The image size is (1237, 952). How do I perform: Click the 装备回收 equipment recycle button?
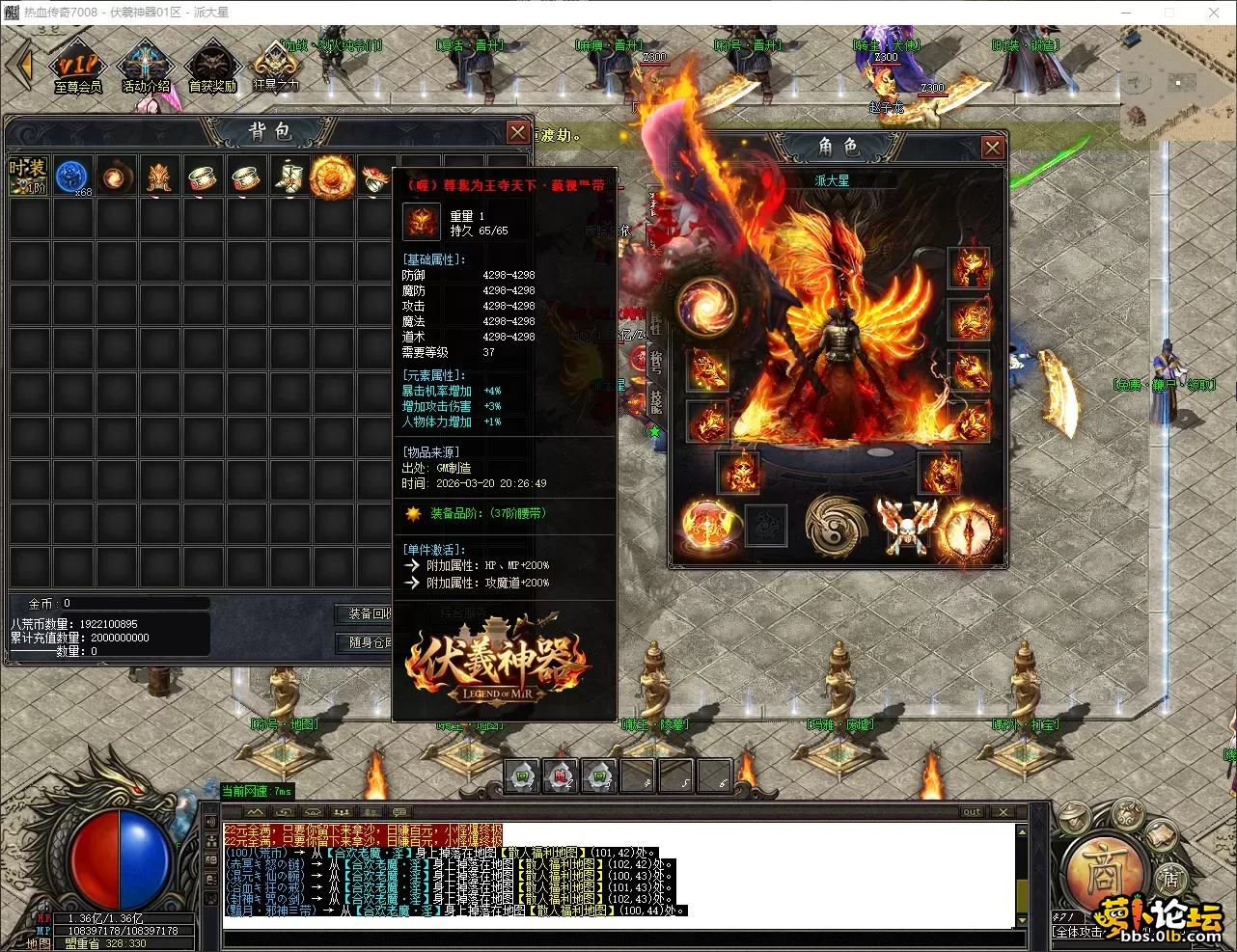368,613
